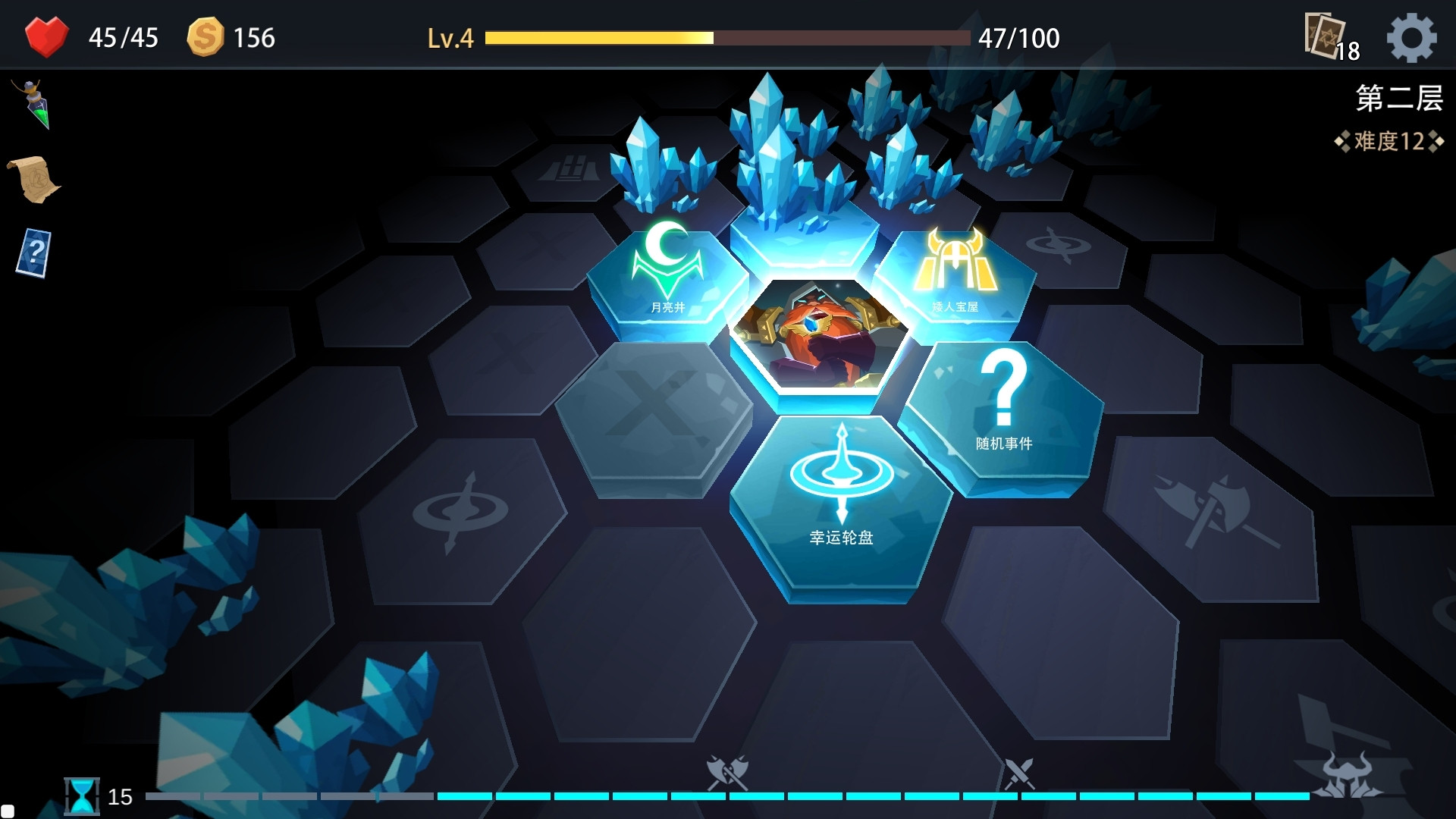This screenshot has height=819, width=1456.
Task: Open the settings gear menu
Action: point(1412,37)
